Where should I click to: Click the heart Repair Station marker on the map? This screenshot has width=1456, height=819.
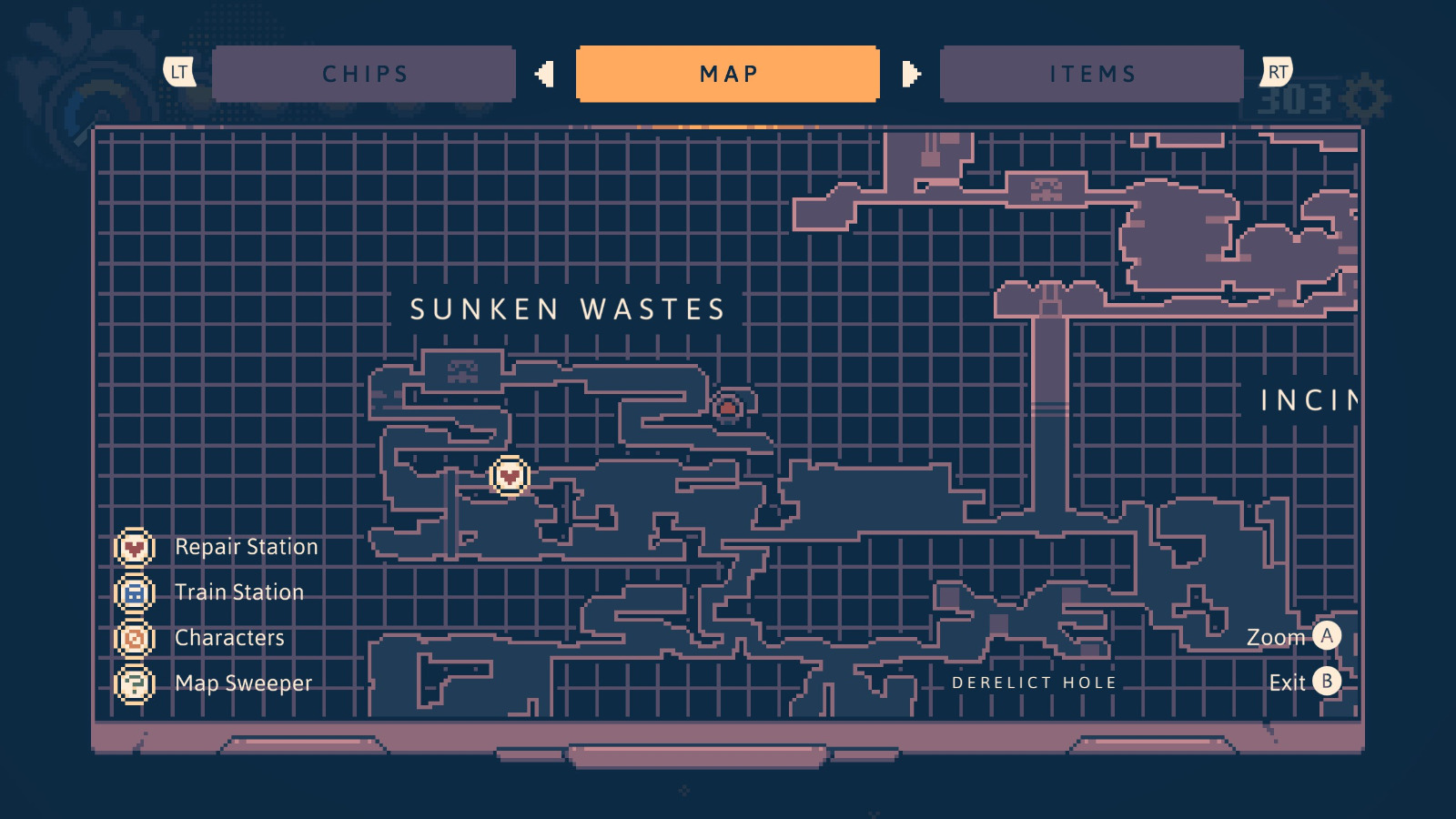point(508,474)
